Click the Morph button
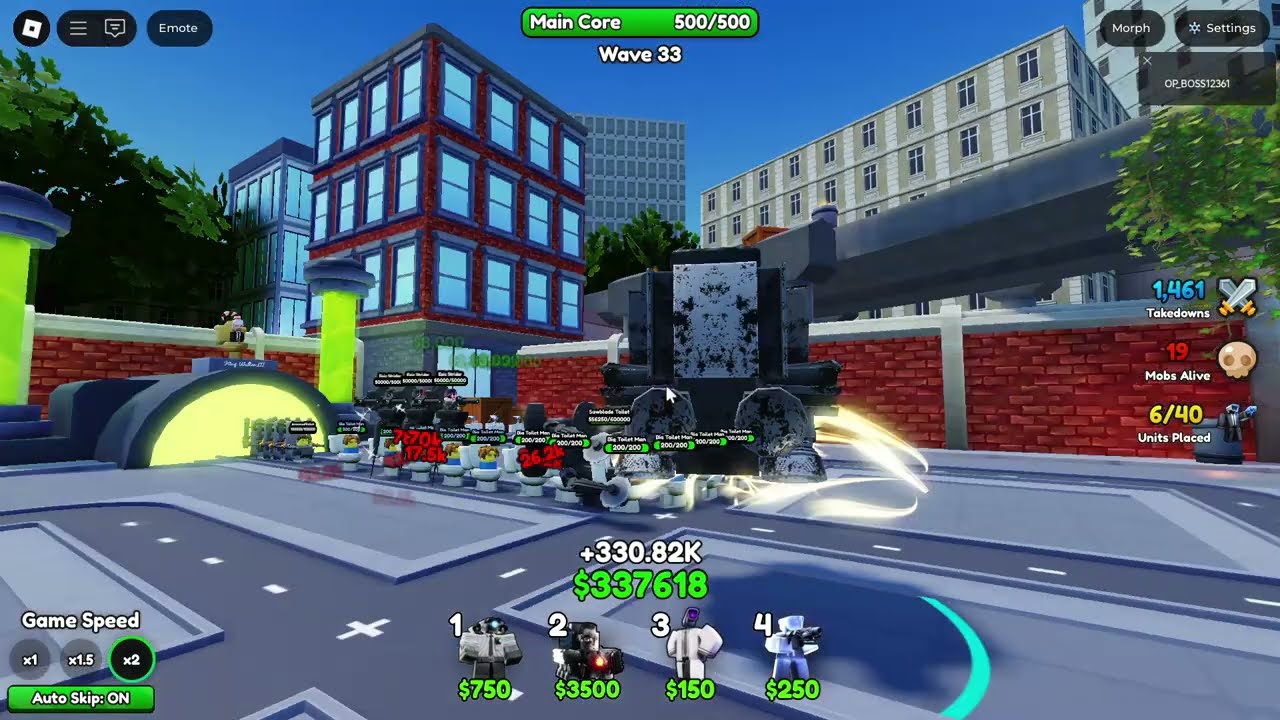This screenshot has height=720, width=1280. (1131, 28)
